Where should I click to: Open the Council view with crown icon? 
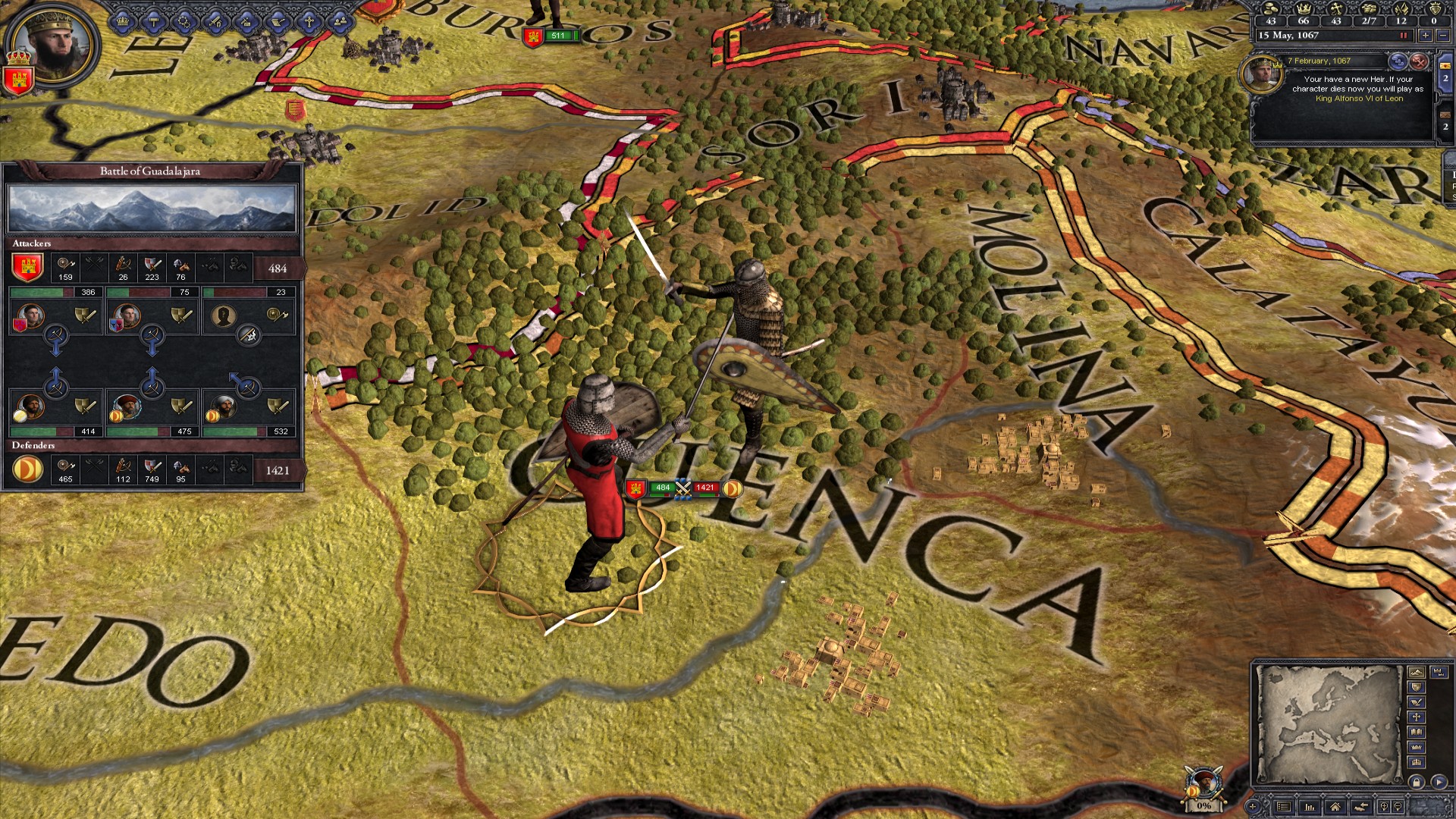click(123, 21)
